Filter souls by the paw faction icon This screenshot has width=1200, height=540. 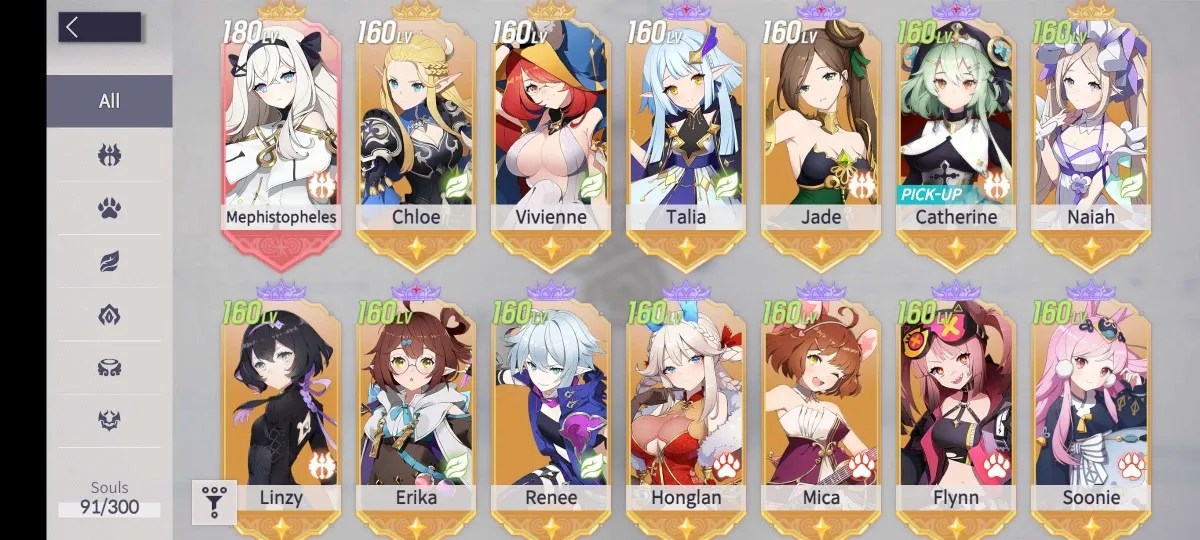pyautogui.click(x=109, y=208)
